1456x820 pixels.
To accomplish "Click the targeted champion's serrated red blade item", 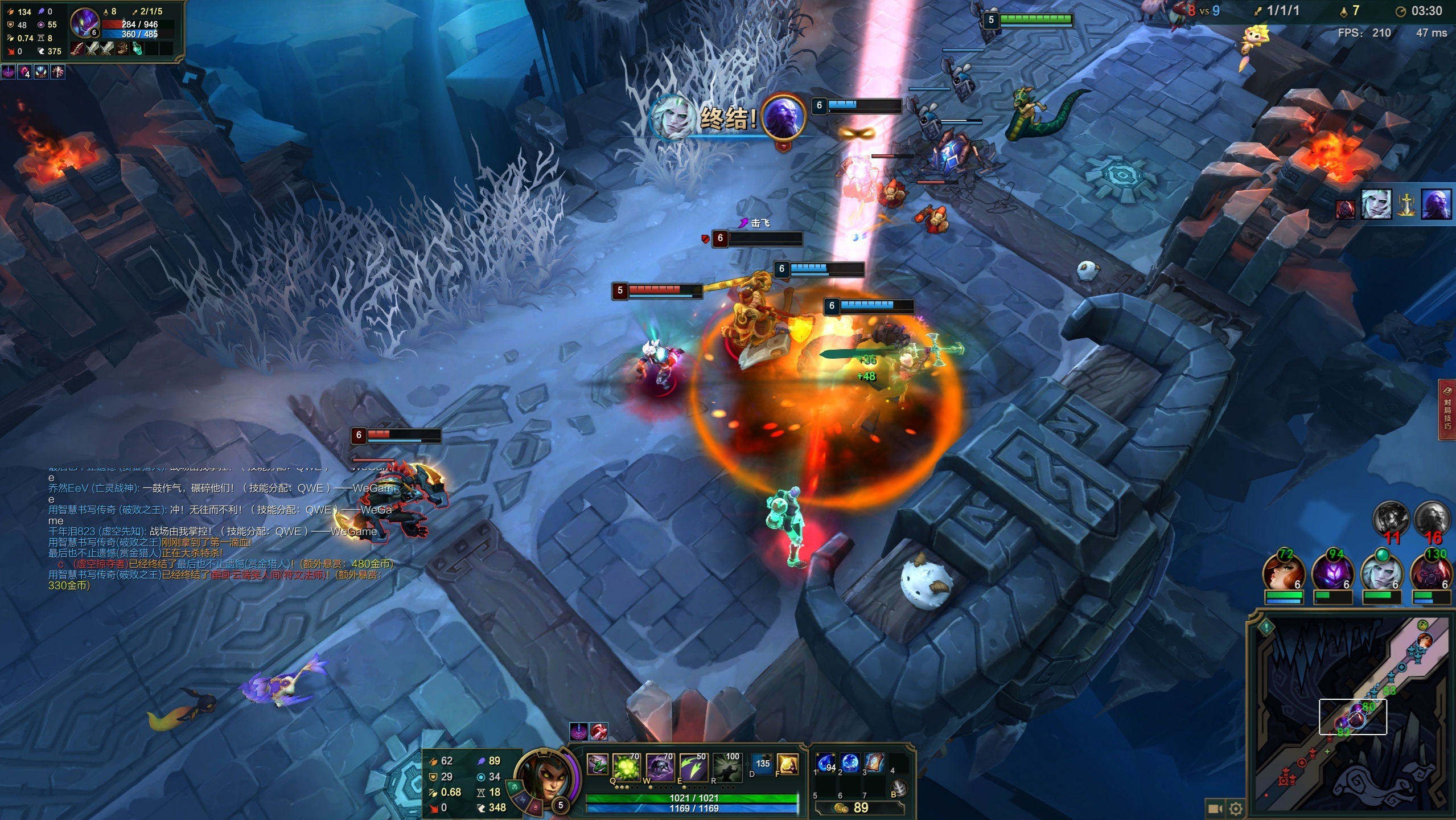I will tap(77, 50).
